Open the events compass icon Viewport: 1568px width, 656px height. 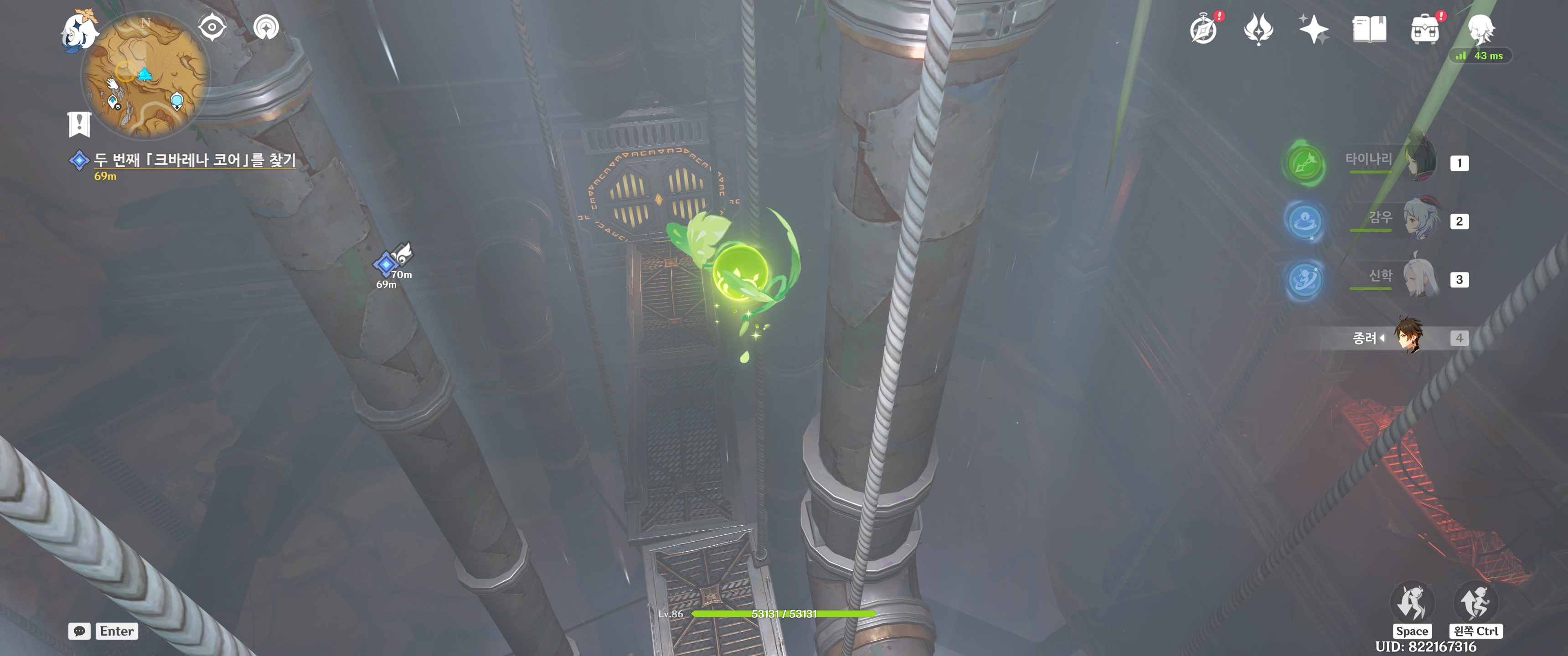click(x=1203, y=30)
